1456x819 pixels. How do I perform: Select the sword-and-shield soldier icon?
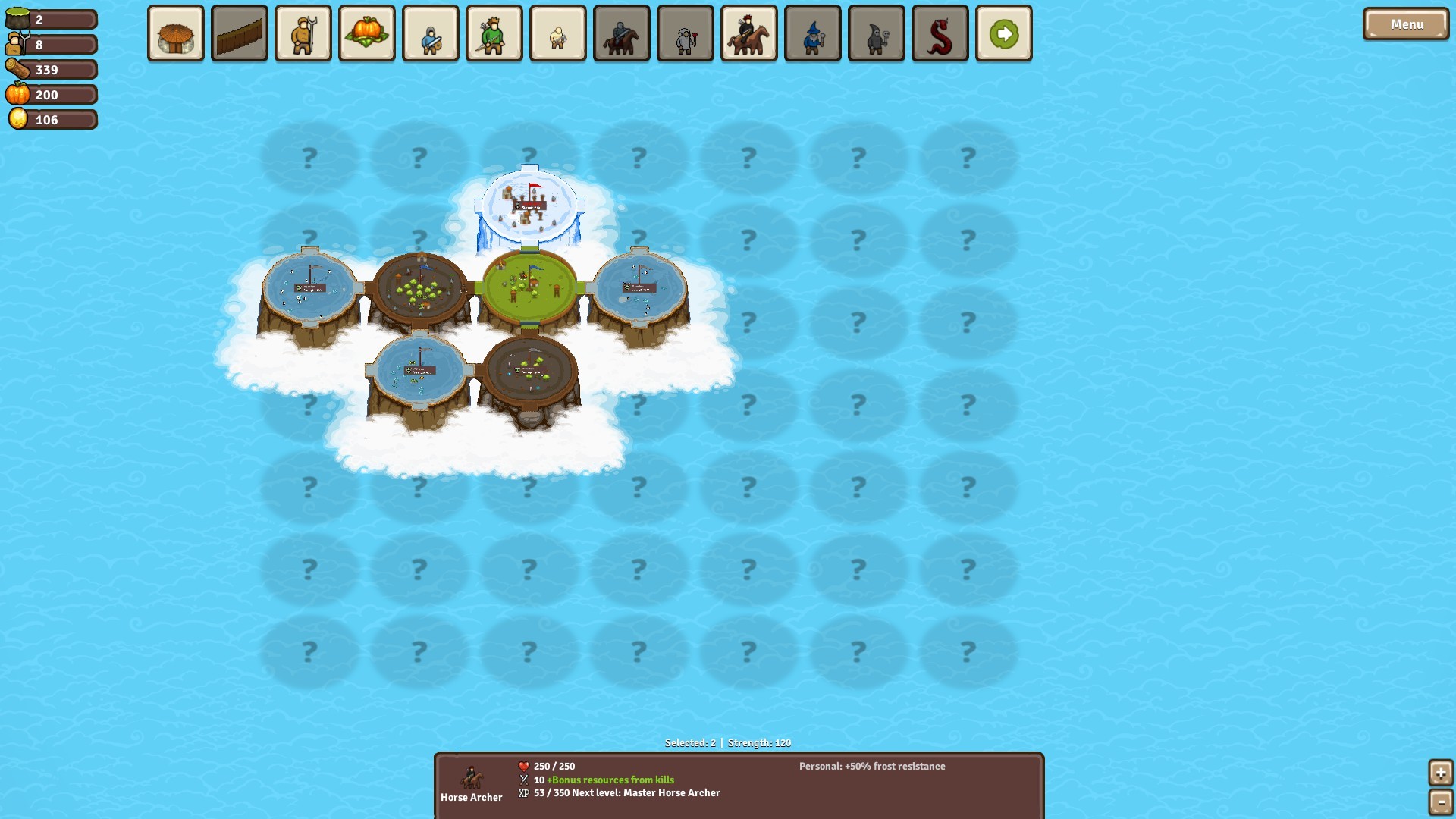pos(430,33)
